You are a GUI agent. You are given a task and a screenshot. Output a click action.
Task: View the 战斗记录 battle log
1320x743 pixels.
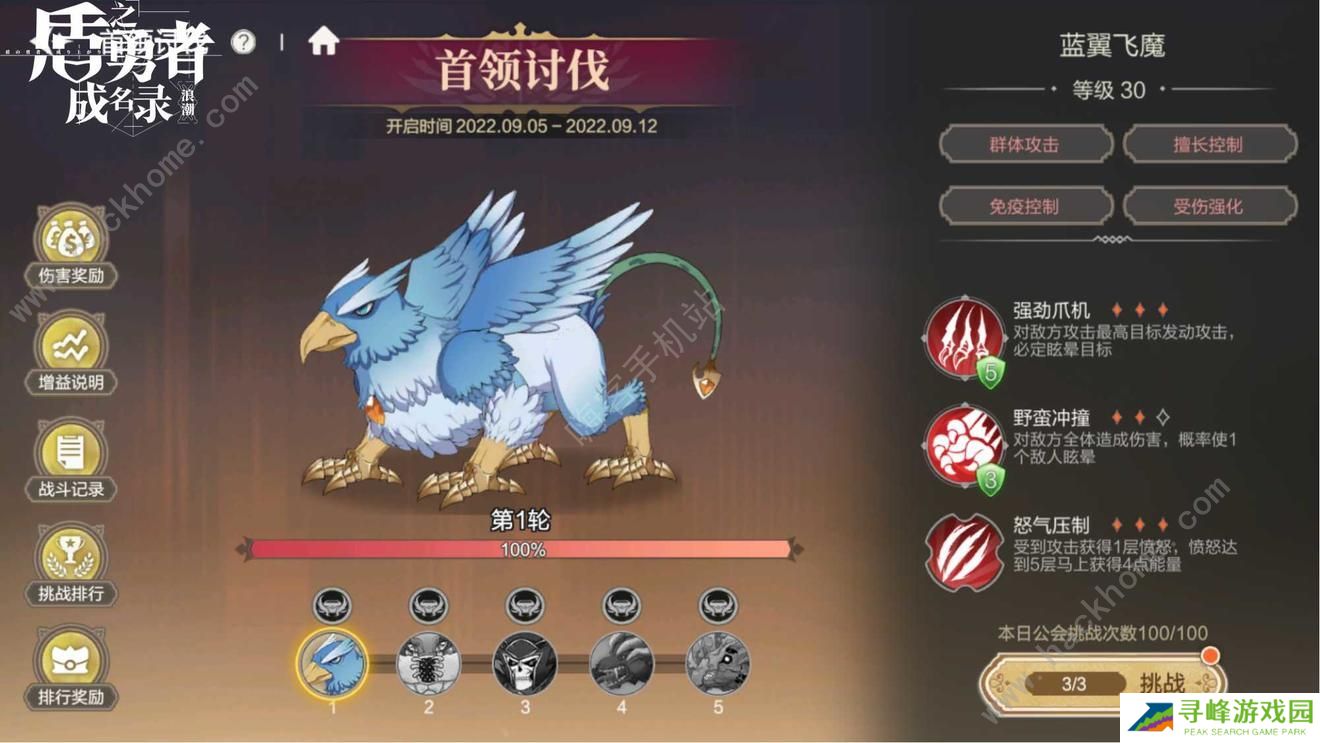pos(70,460)
